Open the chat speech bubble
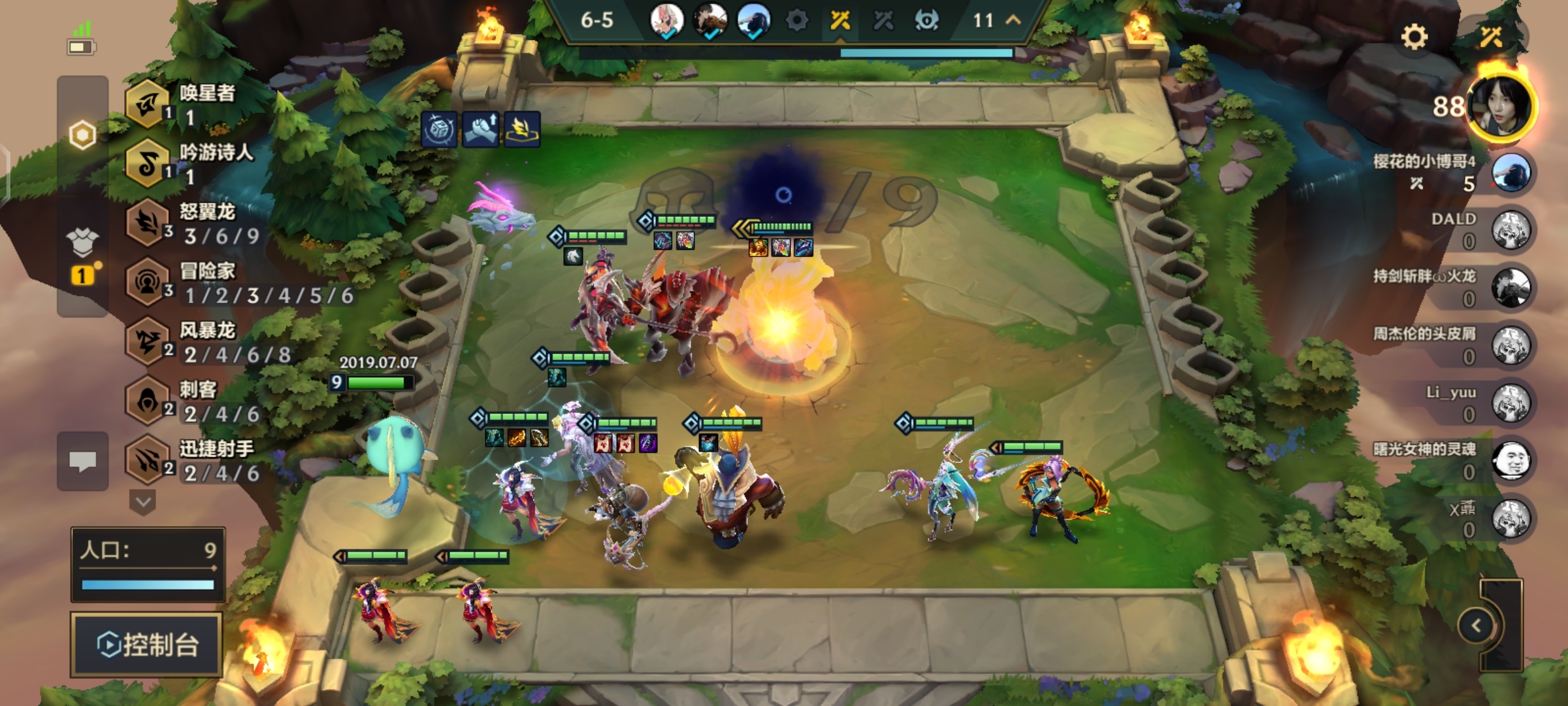Viewport: 1568px width, 706px height. (82, 461)
